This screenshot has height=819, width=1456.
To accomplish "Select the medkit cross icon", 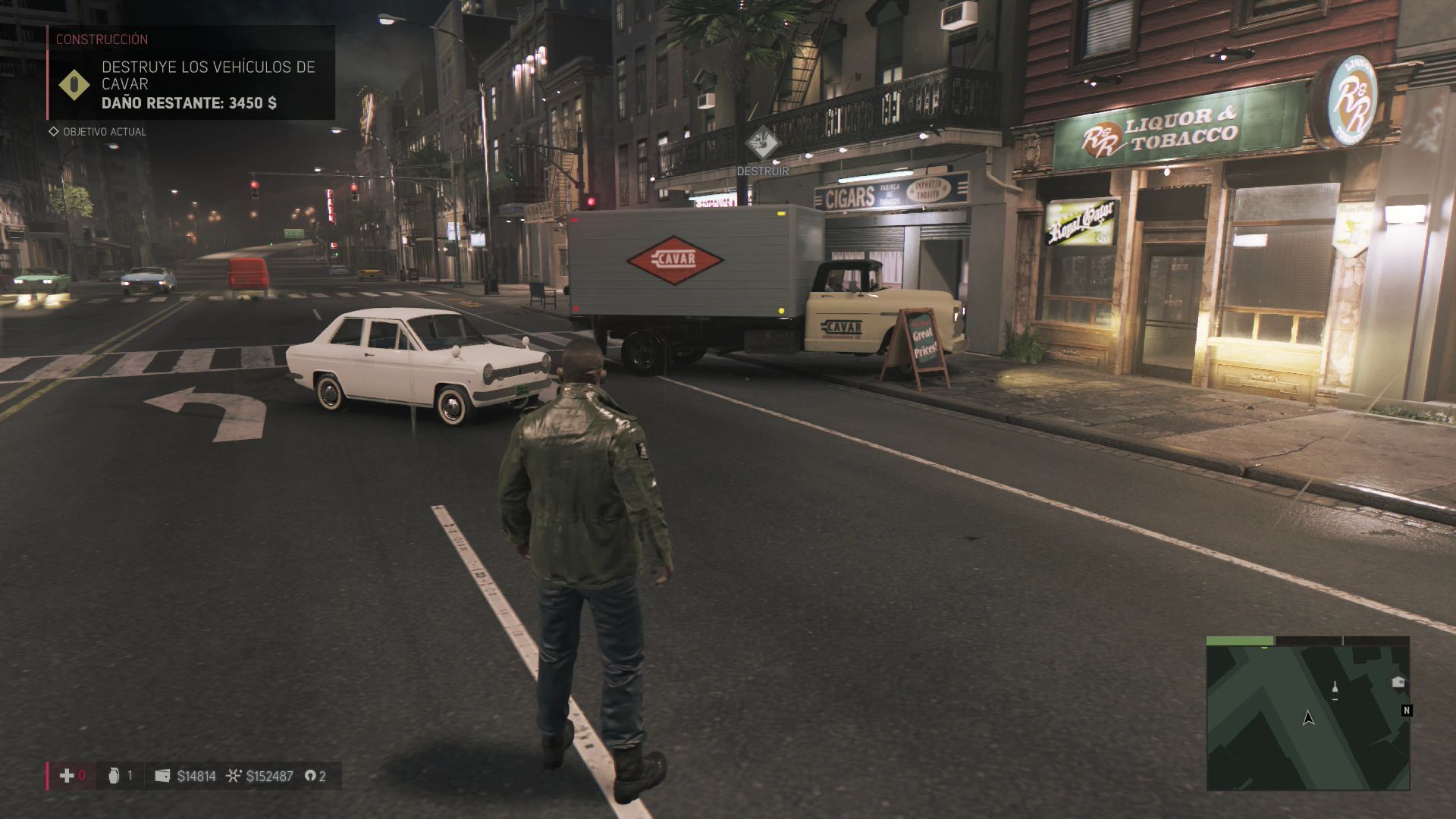I will [x=67, y=775].
